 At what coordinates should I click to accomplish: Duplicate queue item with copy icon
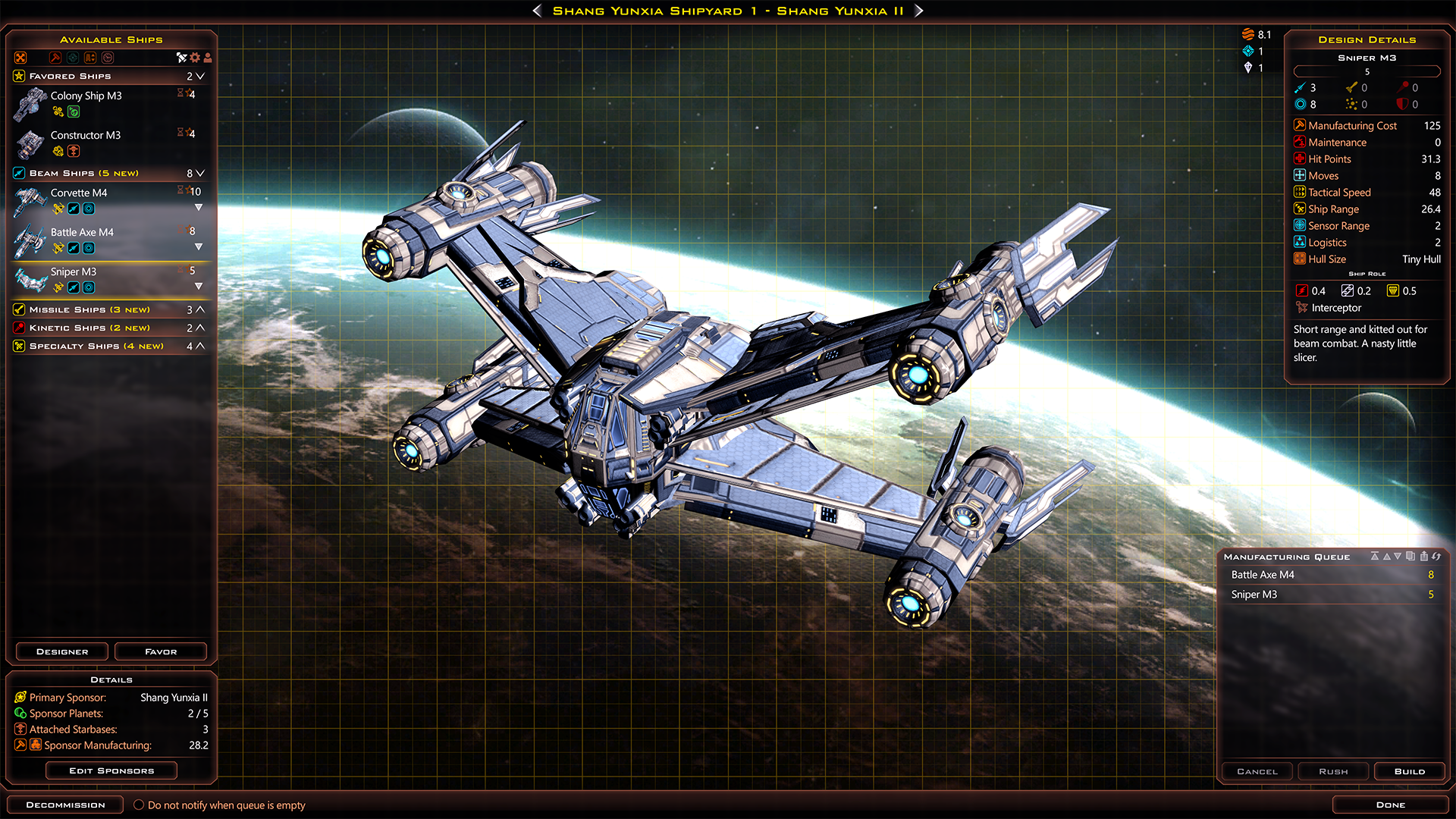tap(1411, 556)
